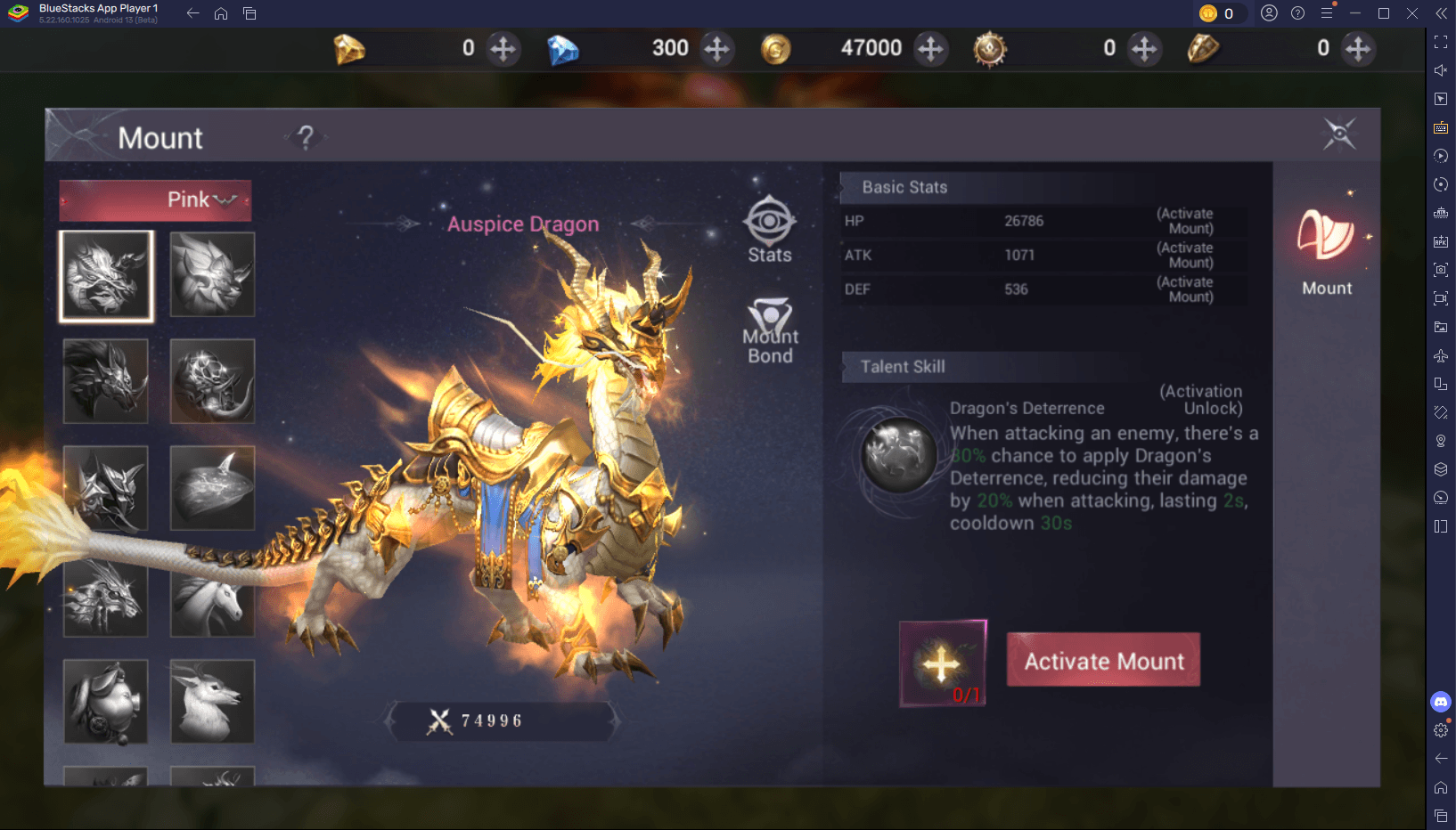Image resolution: width=1456 pixels, height=830 pixels.
Task: Open BlueStacks location spoofing tool
Action: tap(1440, 440)
